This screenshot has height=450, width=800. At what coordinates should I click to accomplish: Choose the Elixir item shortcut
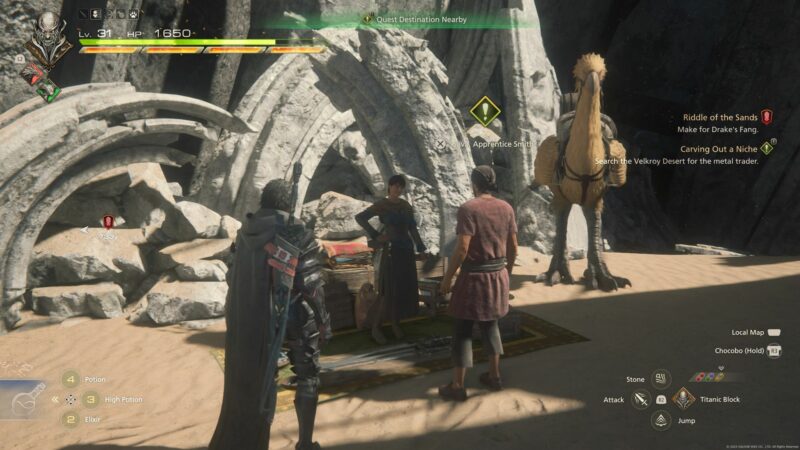pyautogui.click(x=71, y=419)
